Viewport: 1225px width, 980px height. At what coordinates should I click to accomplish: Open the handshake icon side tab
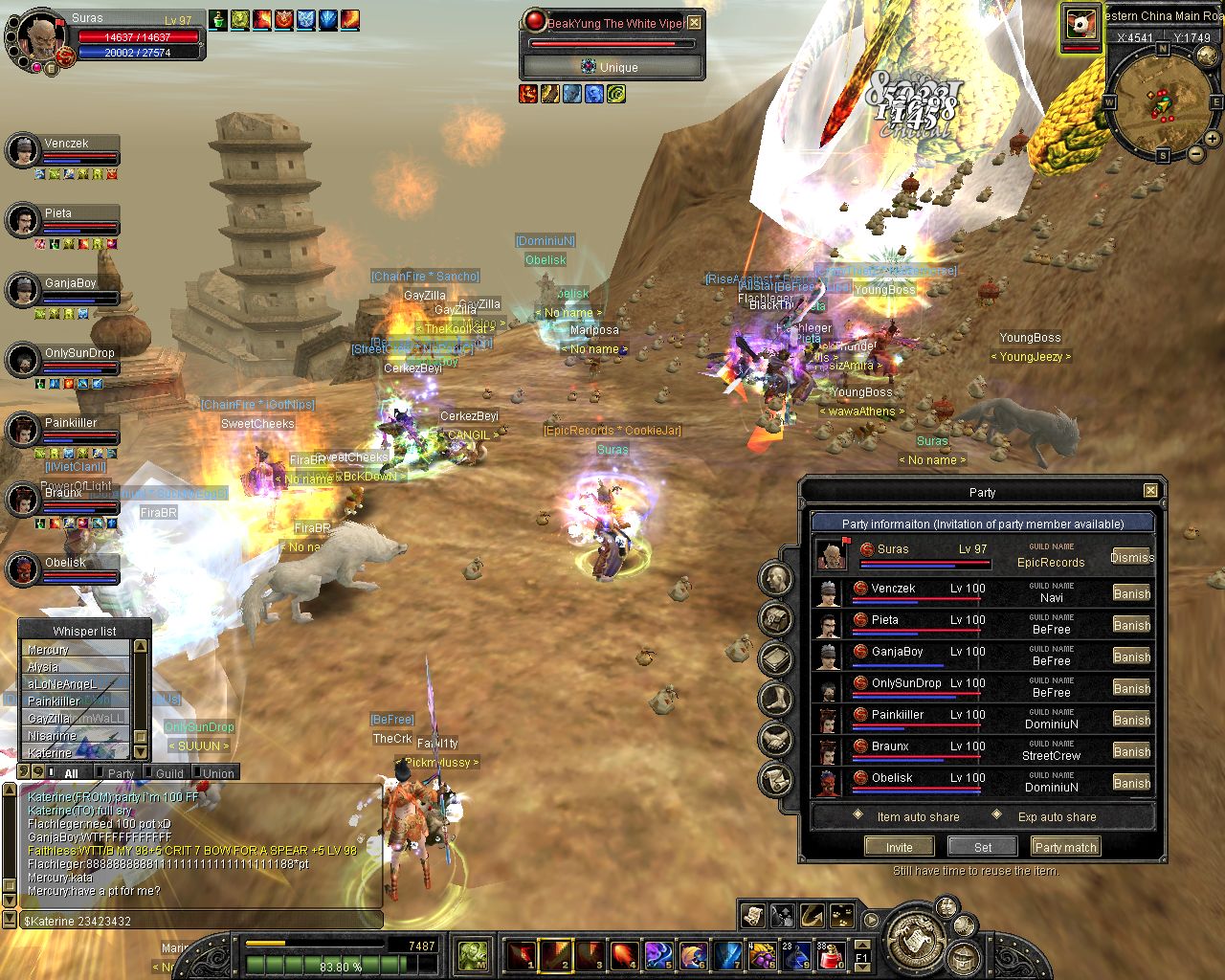point(775,739)
